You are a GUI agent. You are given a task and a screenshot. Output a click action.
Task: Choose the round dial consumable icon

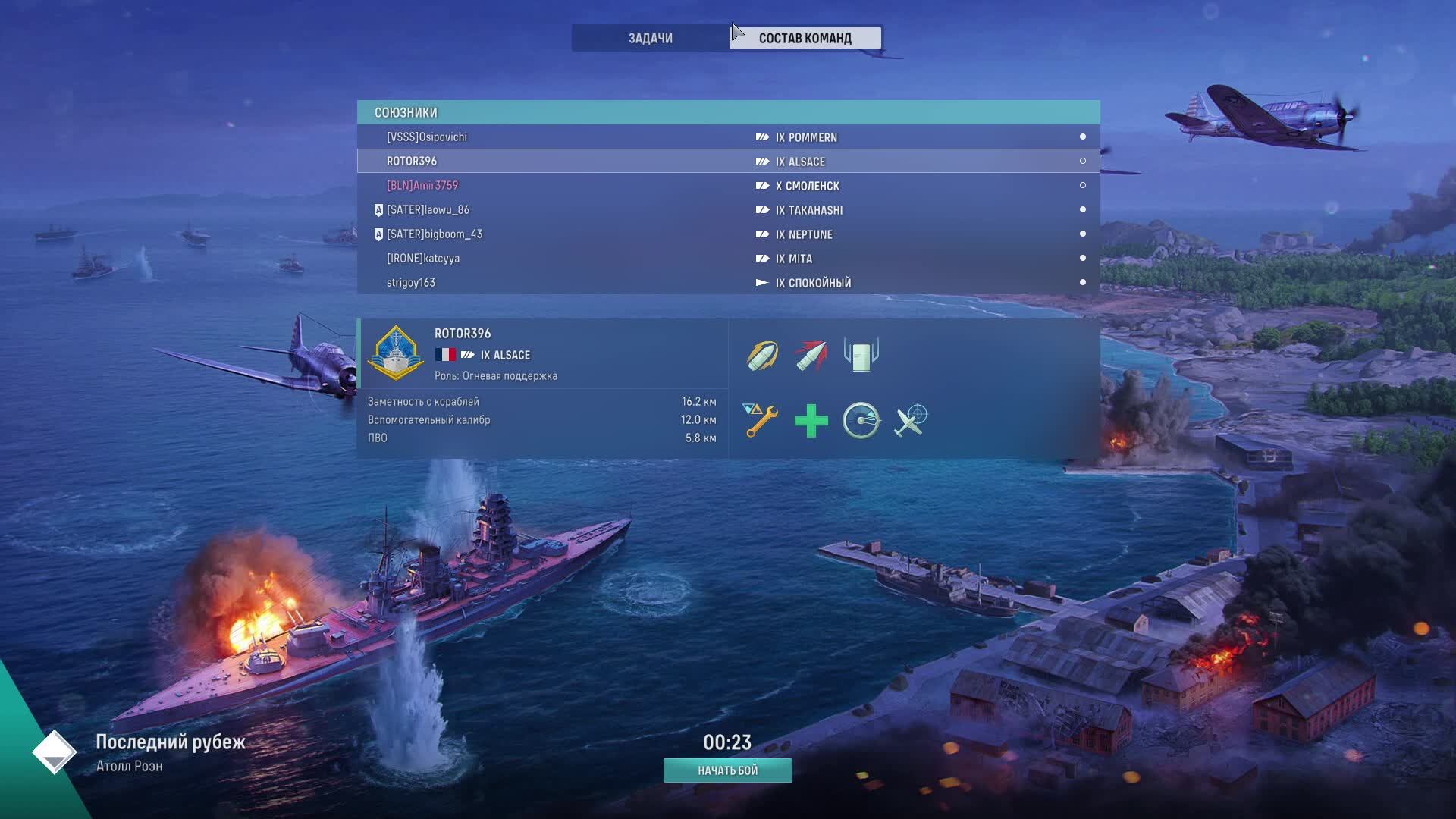coord(861,420)
